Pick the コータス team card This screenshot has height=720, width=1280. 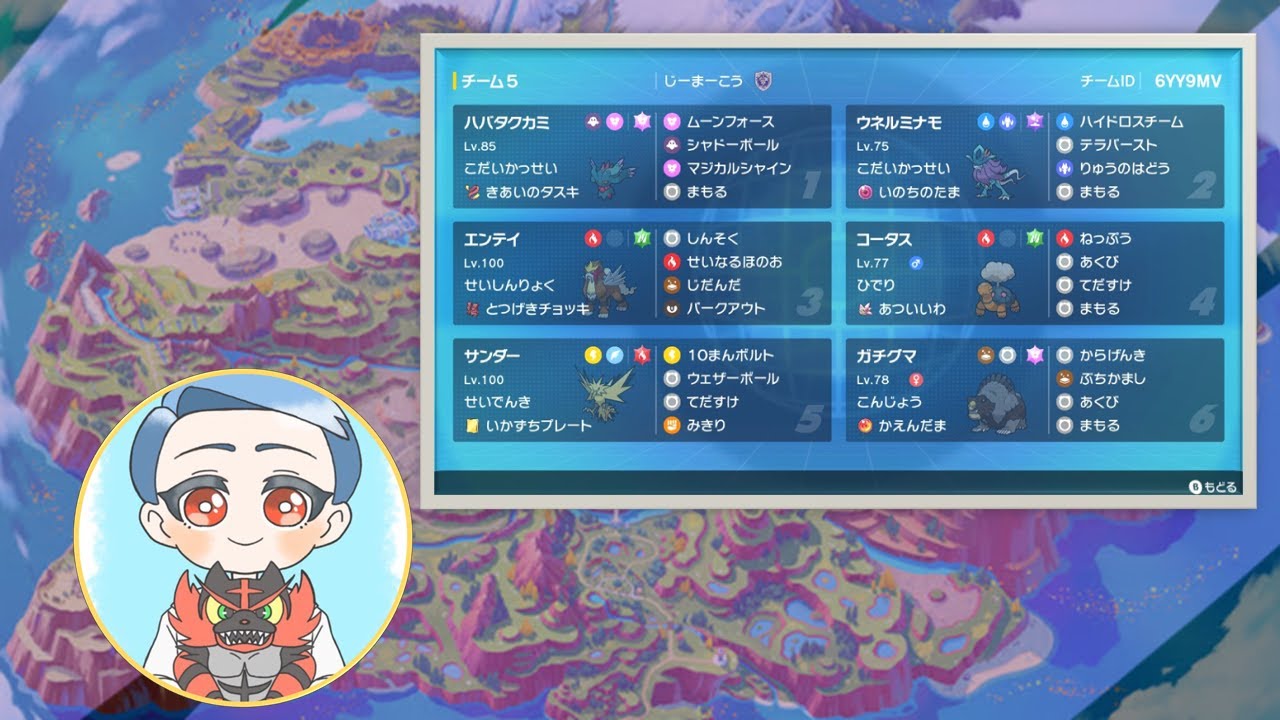click(x=1034, y=273)
